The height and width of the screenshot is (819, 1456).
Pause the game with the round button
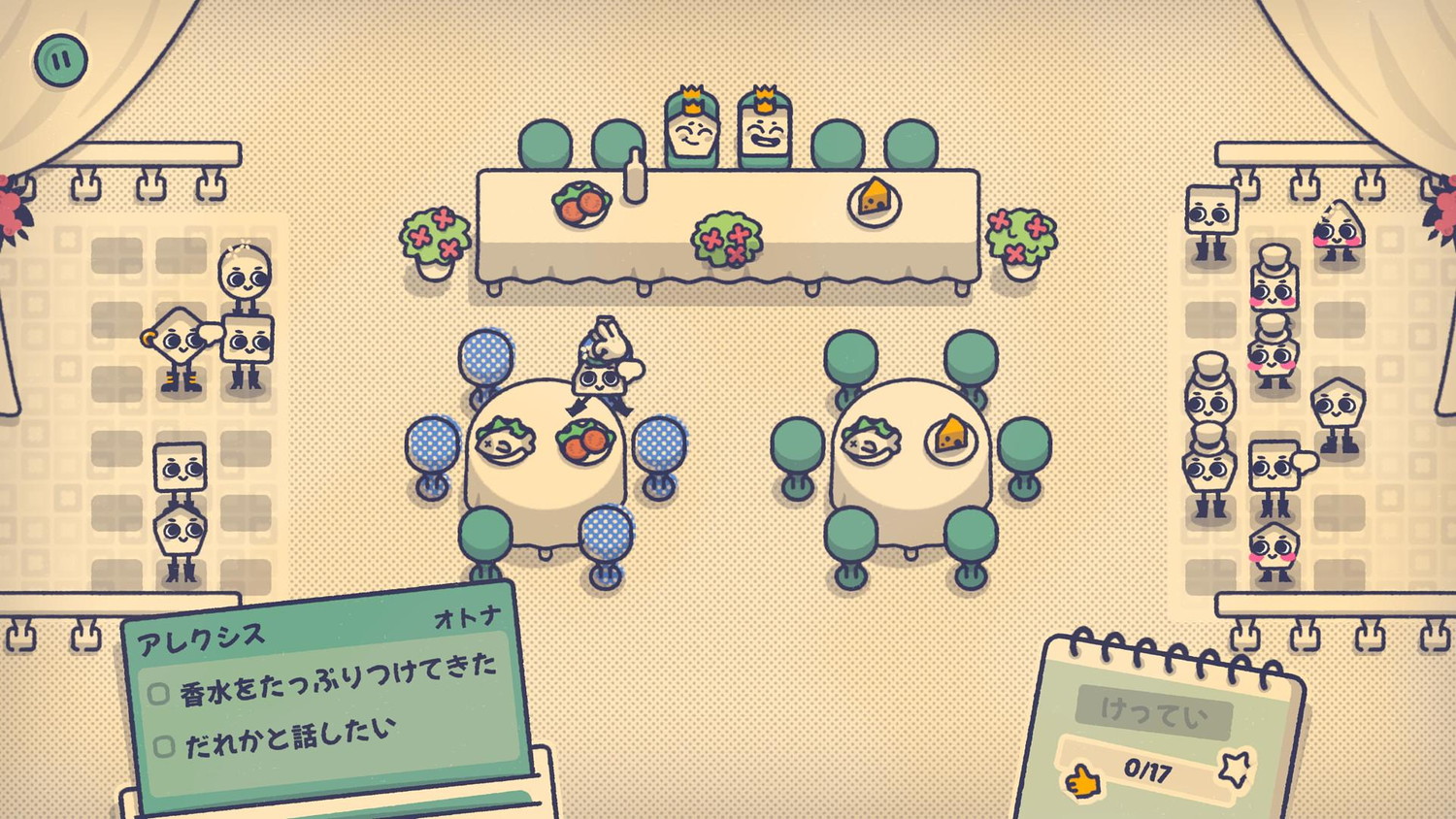tap(60, 60)
